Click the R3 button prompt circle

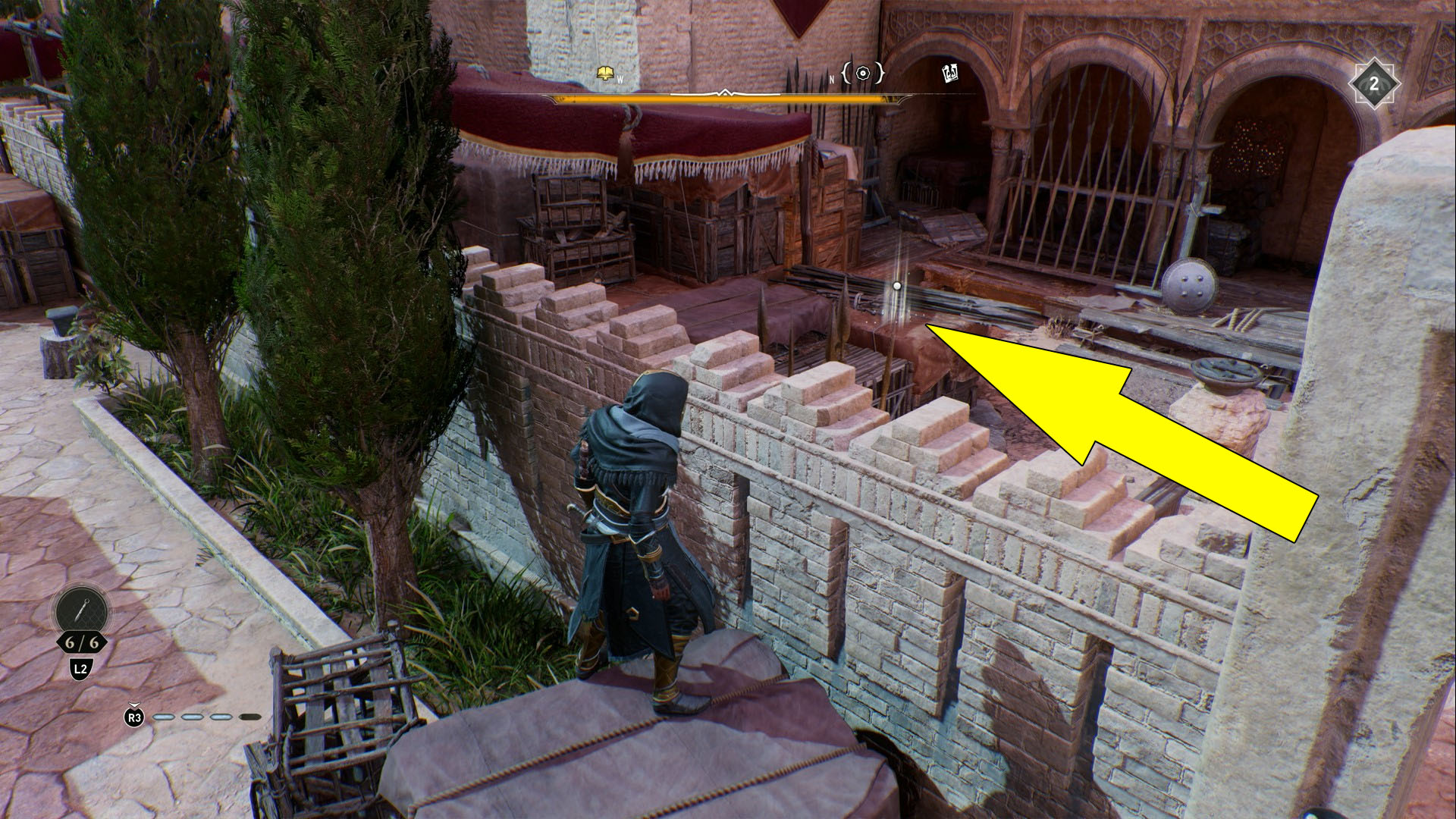click(134, 717)
